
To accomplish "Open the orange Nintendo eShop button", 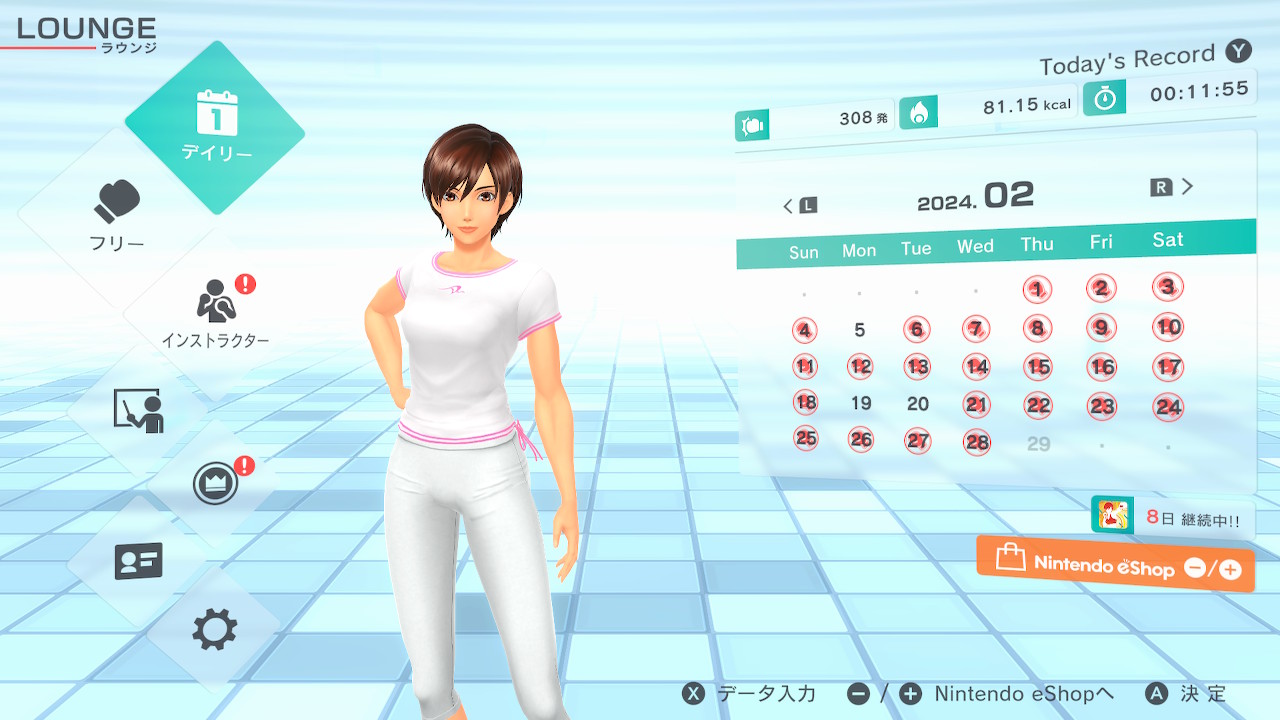I will 1115,565.
